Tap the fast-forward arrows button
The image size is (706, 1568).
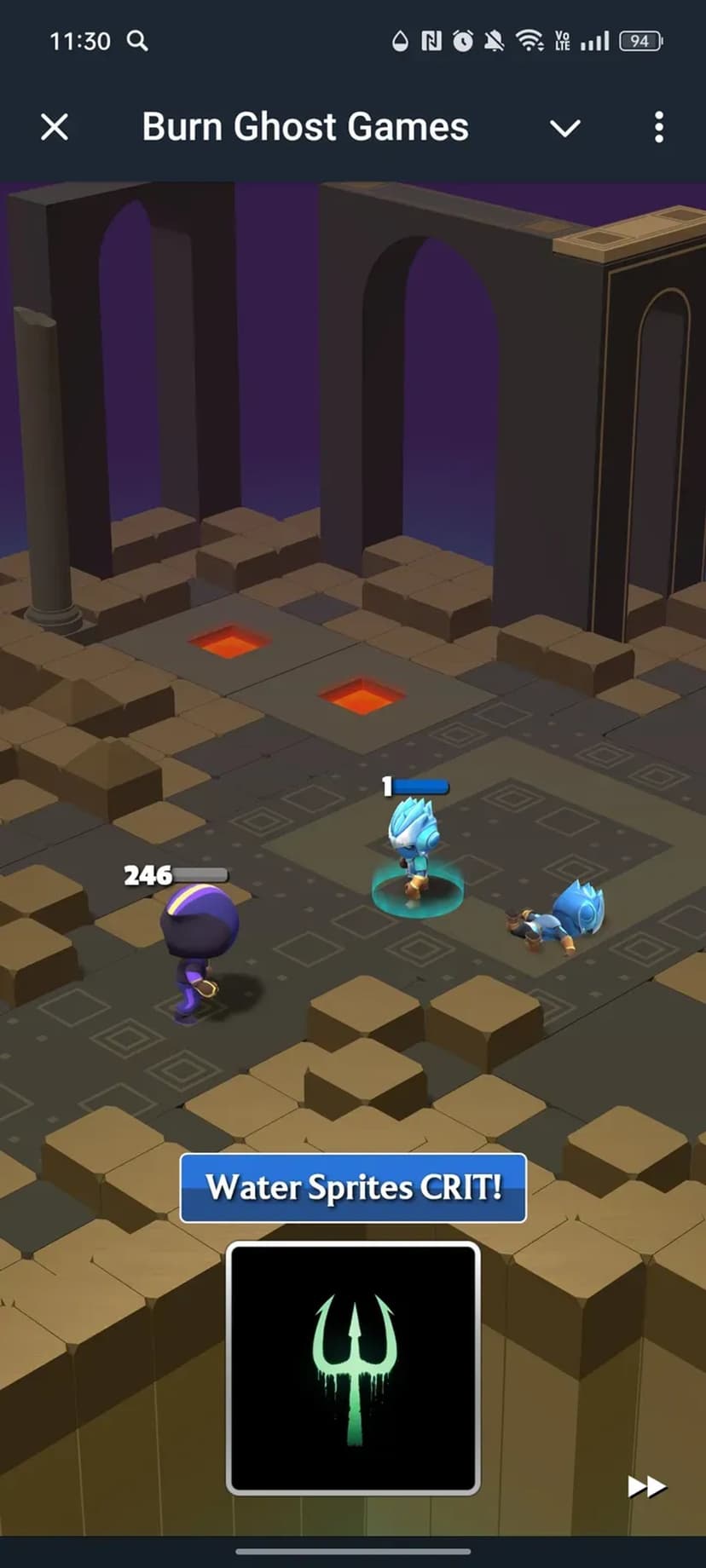646,1487
